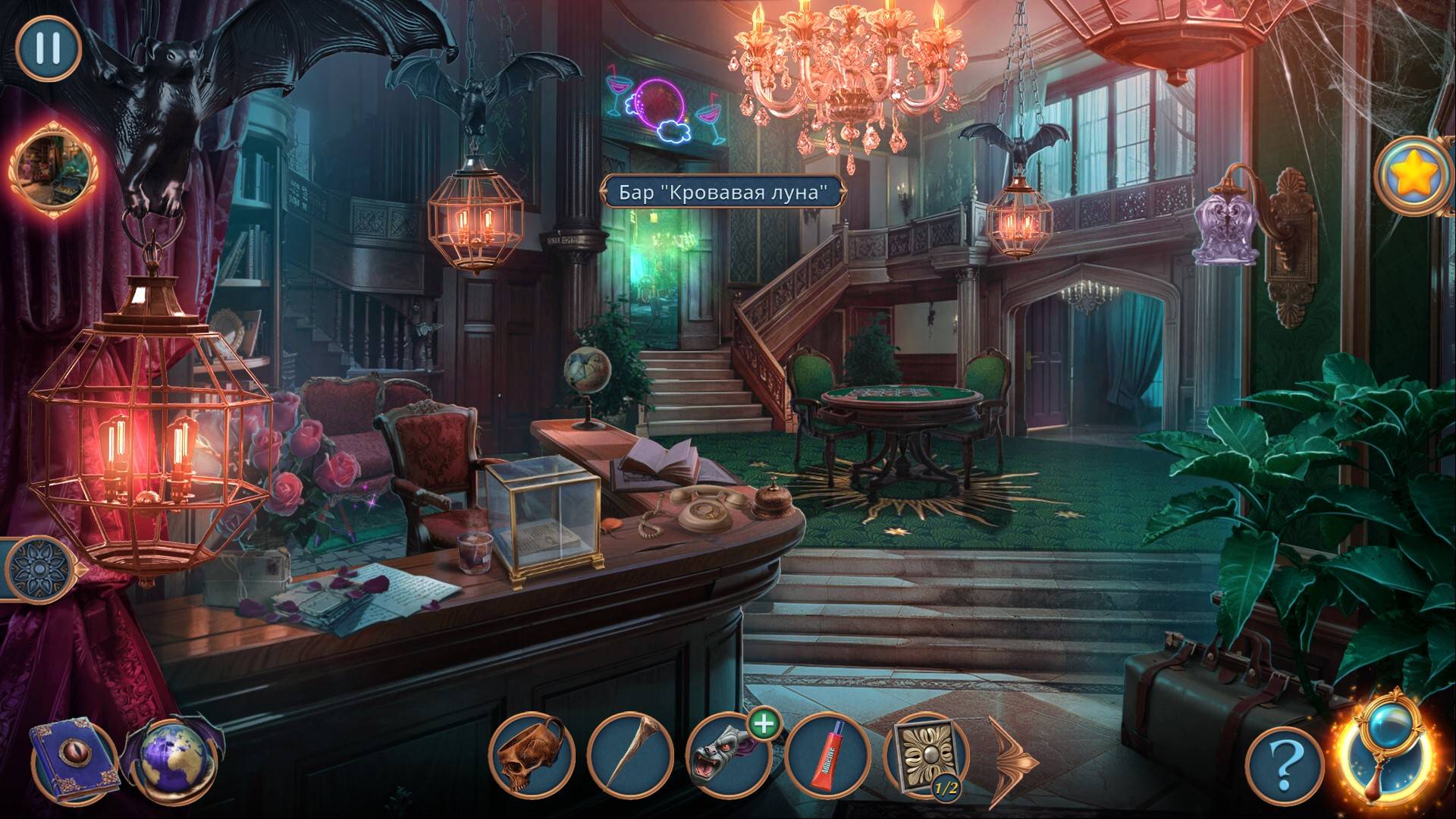Select the ornate square tile item

(x=924, y=757)
